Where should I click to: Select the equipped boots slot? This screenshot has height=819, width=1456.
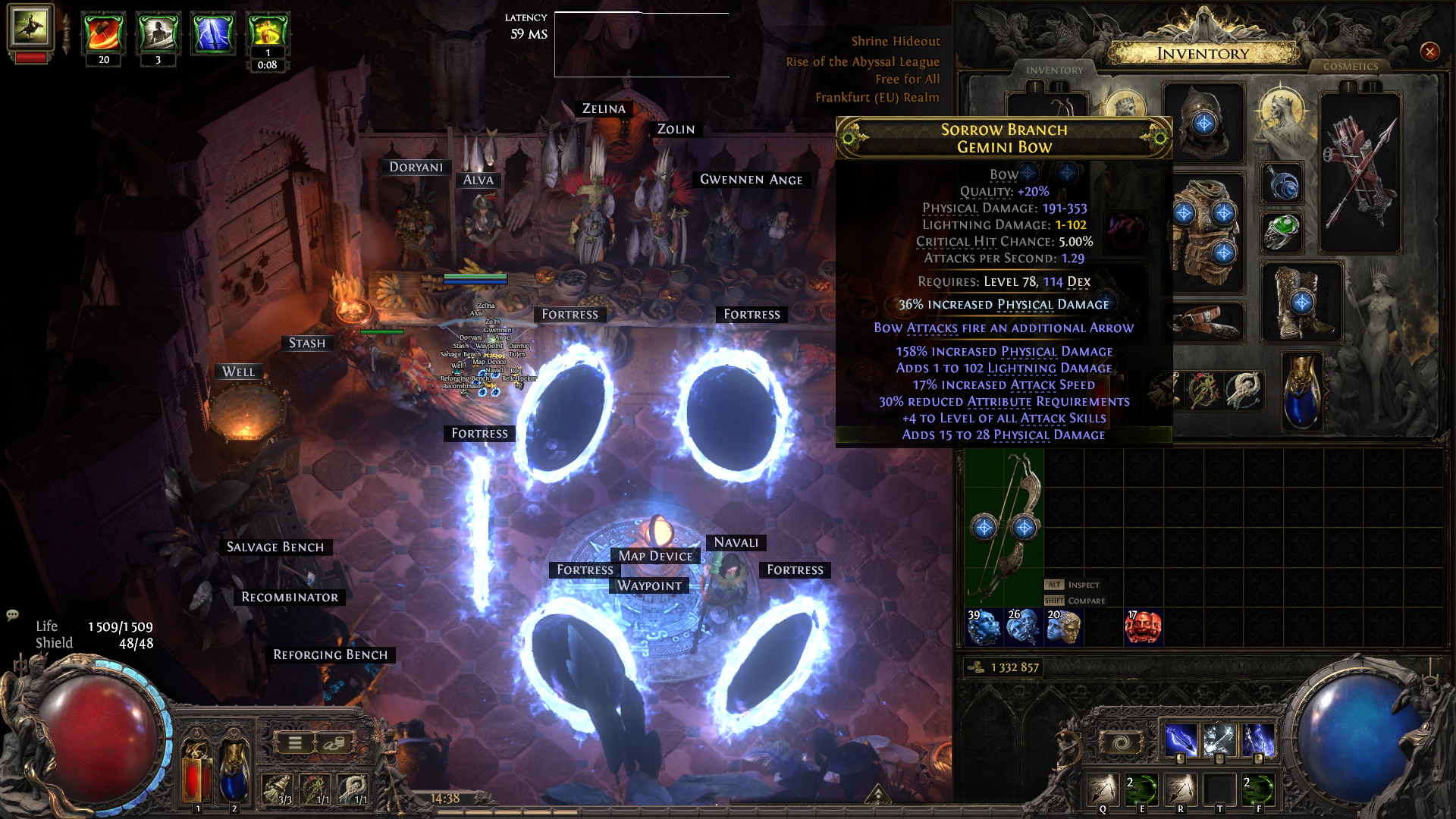(x=1301, y=302)
